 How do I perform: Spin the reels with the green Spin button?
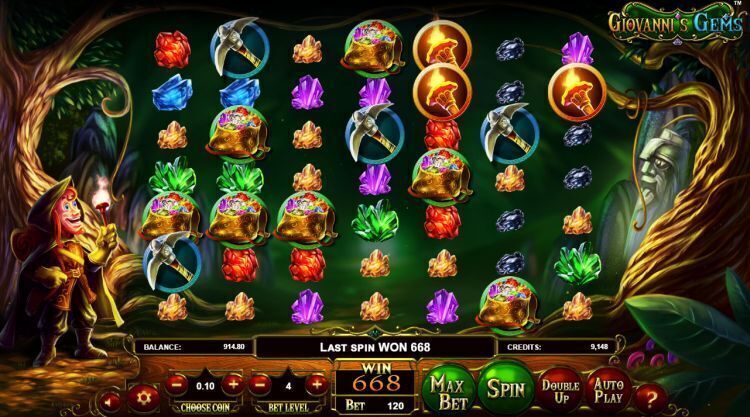click(506, 385)
